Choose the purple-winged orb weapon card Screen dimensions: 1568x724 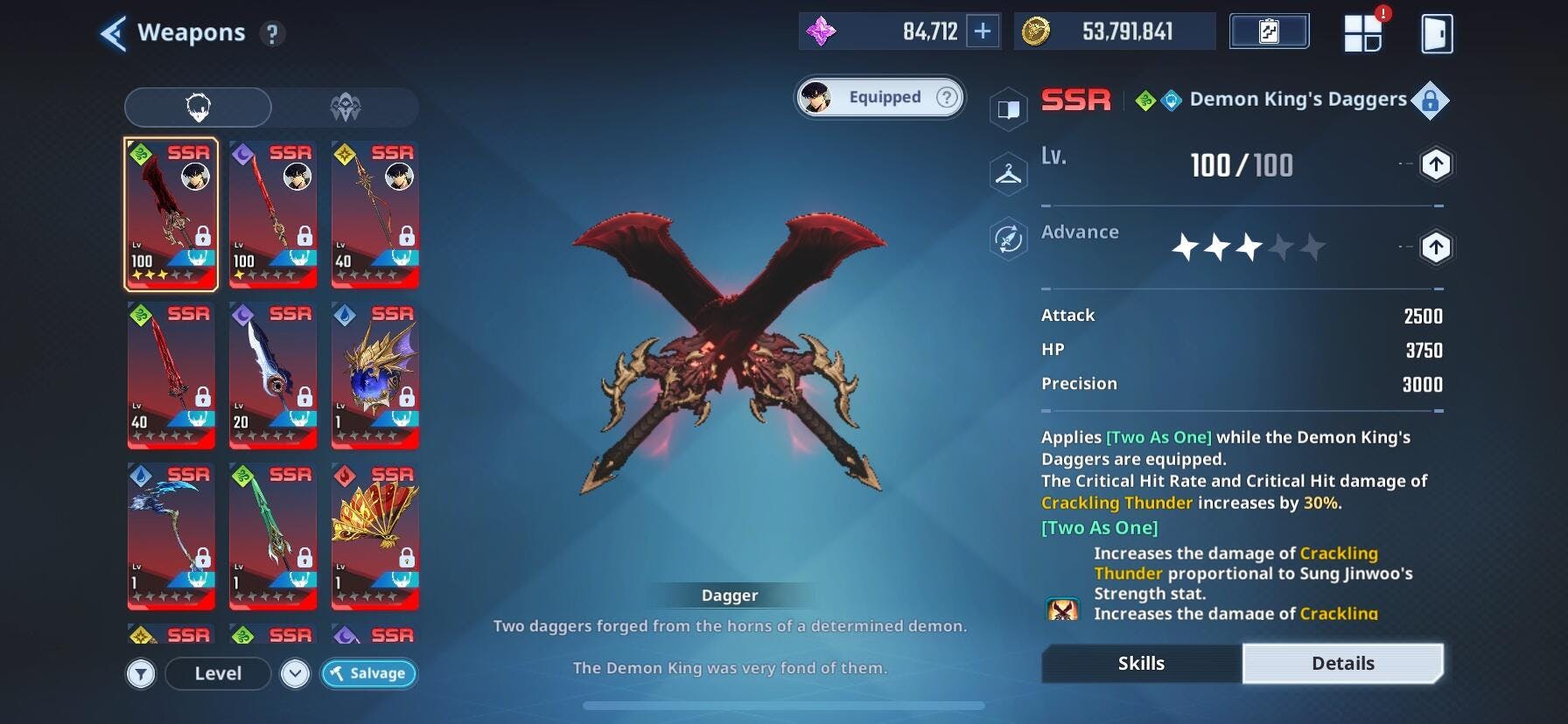375,375
